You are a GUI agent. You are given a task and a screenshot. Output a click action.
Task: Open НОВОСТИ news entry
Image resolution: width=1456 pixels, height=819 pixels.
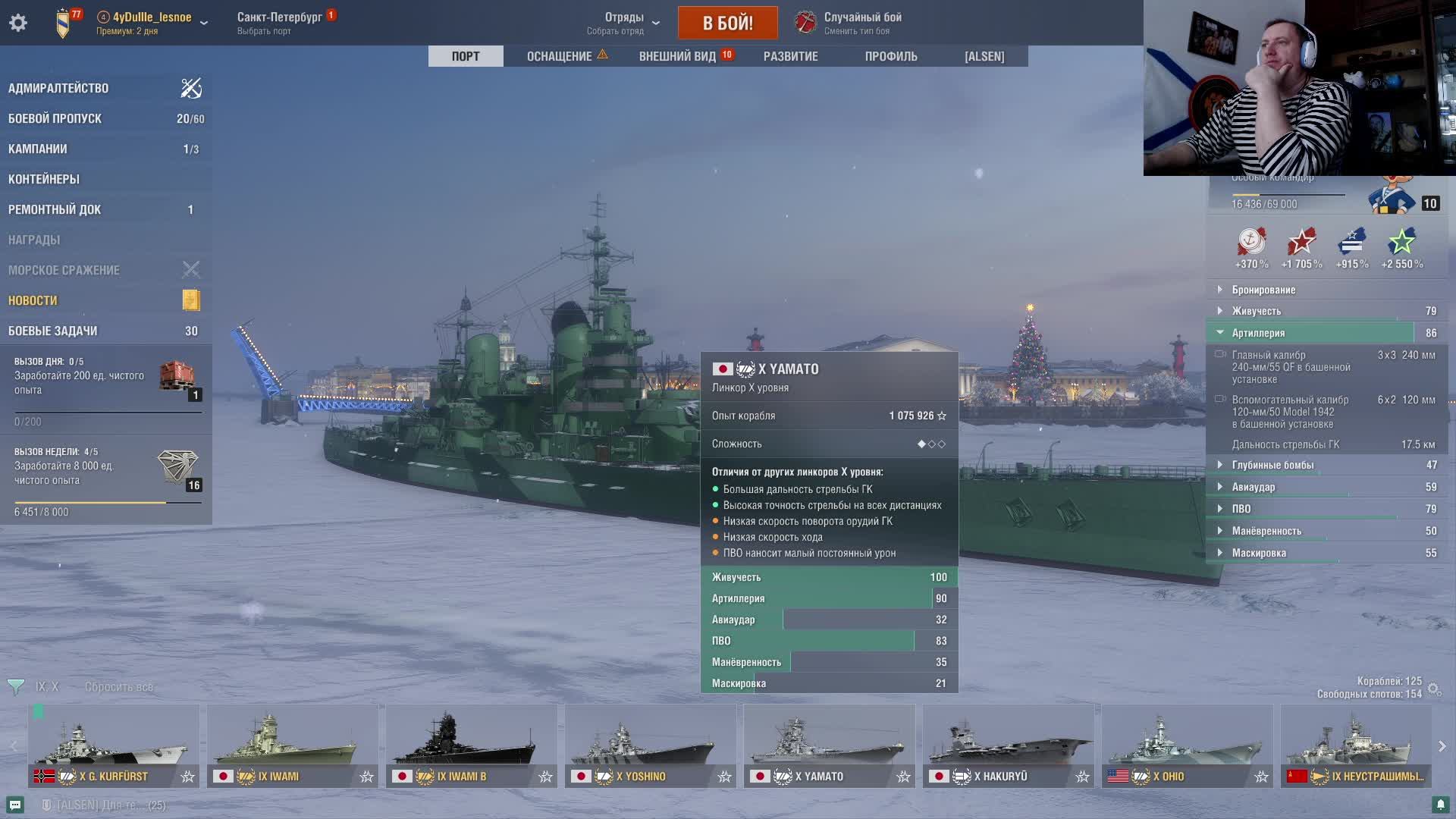33,300
